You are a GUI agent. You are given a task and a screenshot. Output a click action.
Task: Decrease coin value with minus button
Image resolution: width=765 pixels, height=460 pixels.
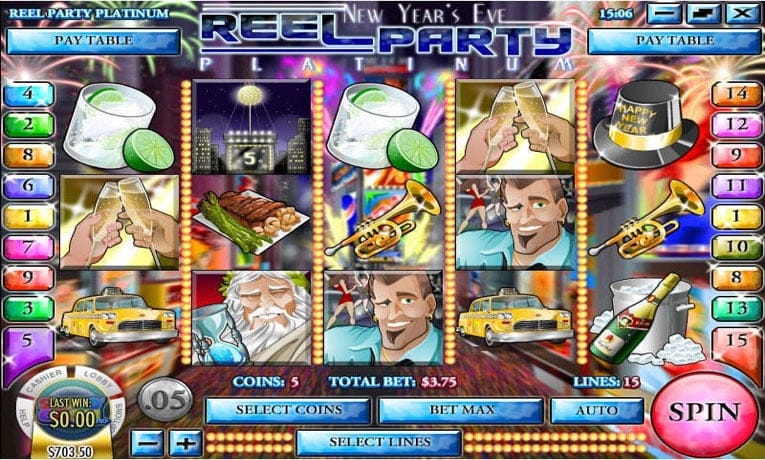click(147, 441)
